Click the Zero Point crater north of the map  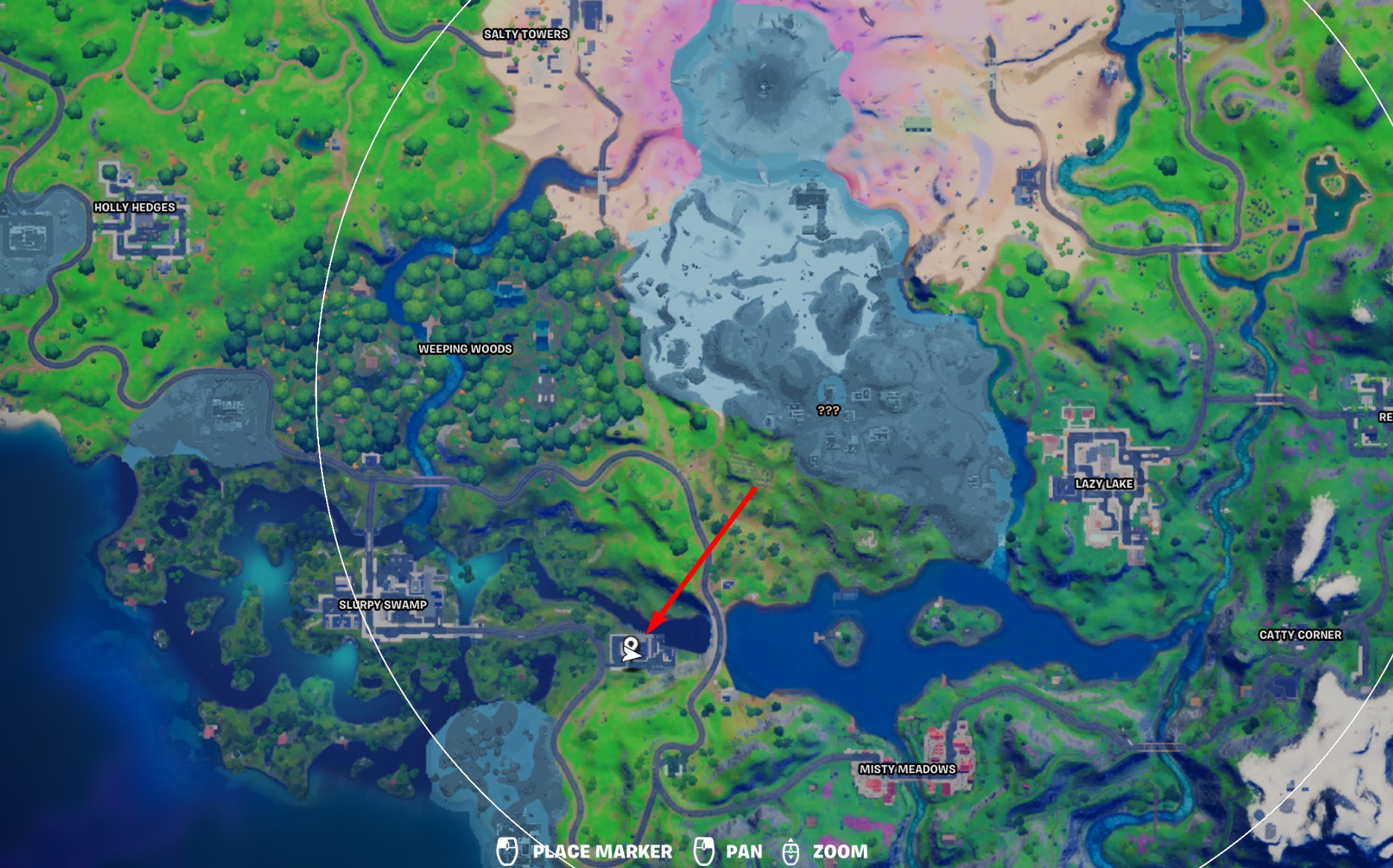pos(764,86)
